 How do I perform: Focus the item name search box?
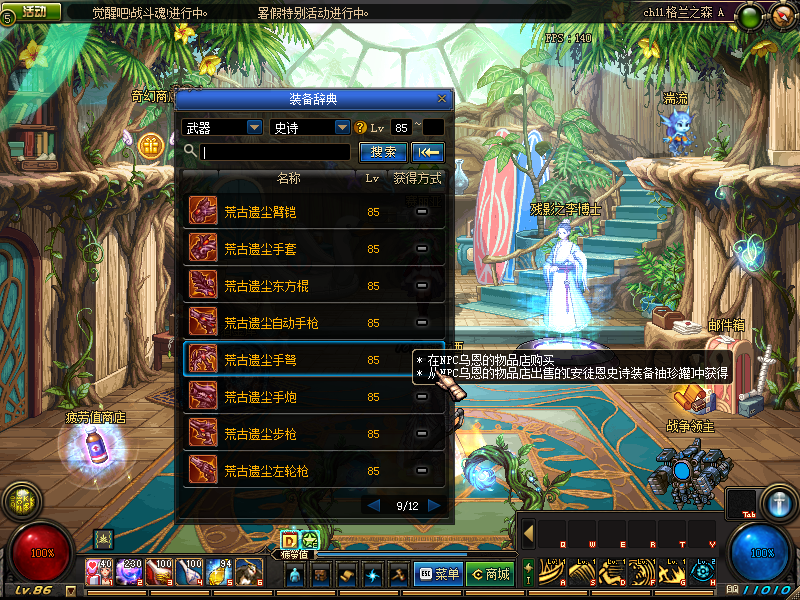(x=275, y=152)
